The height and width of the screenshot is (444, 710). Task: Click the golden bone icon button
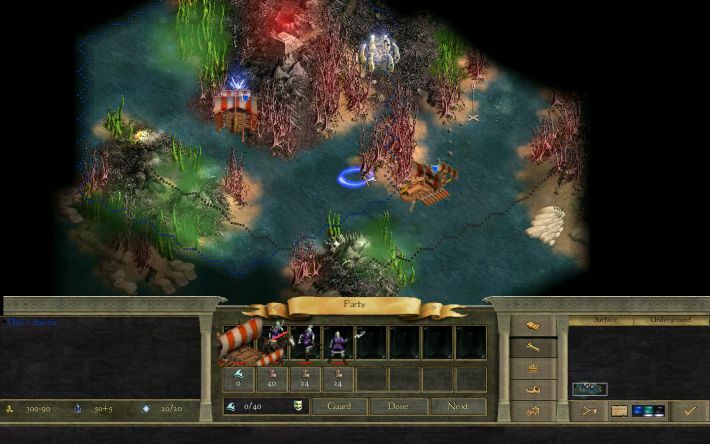pos(532,347)
